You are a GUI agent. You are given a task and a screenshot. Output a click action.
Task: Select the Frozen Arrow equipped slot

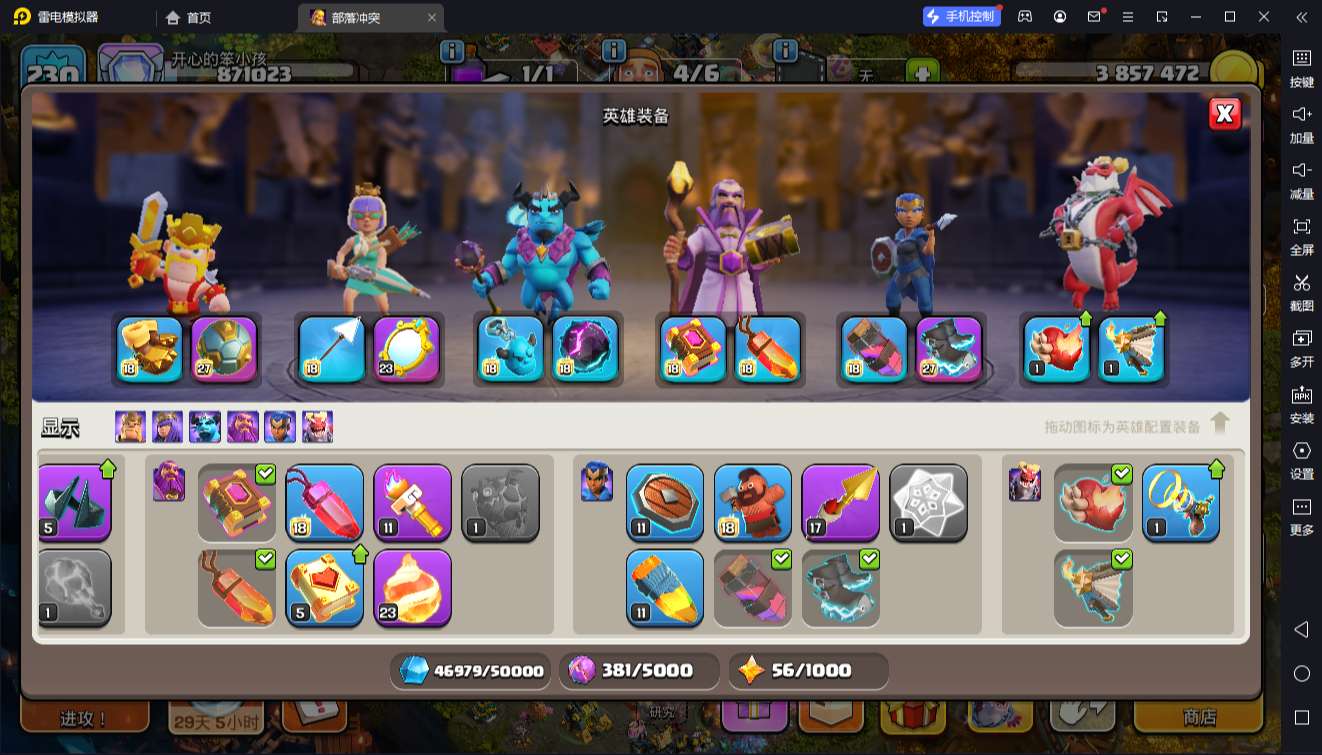[332, 349]
